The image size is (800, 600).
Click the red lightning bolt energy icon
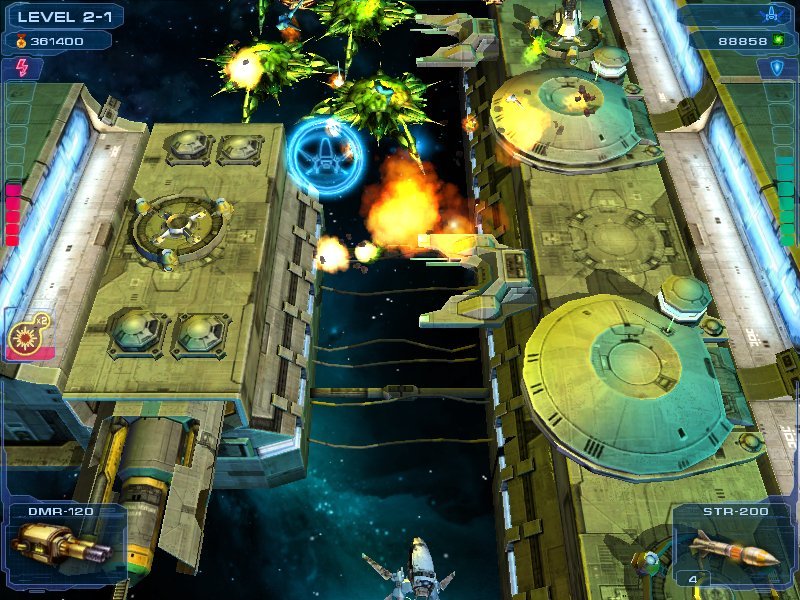22,67
